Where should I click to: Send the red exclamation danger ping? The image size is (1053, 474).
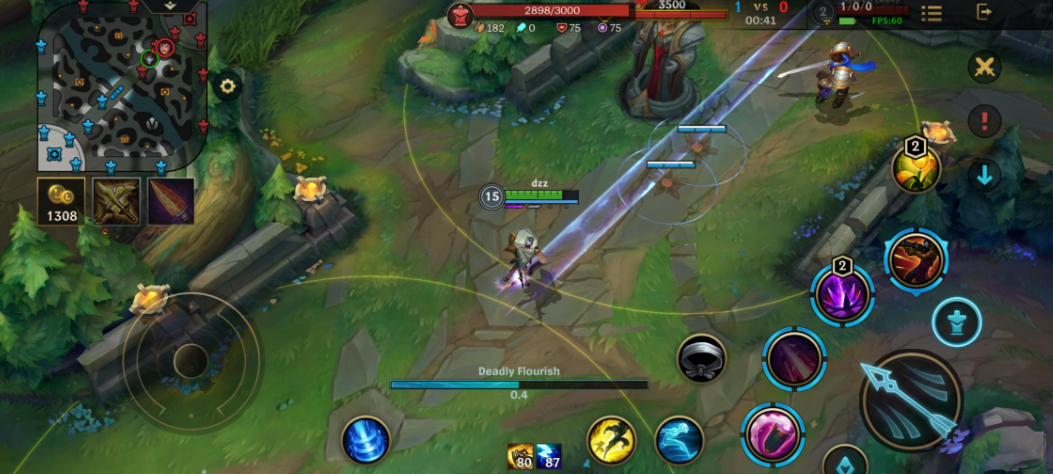click(x=985, y=122)
